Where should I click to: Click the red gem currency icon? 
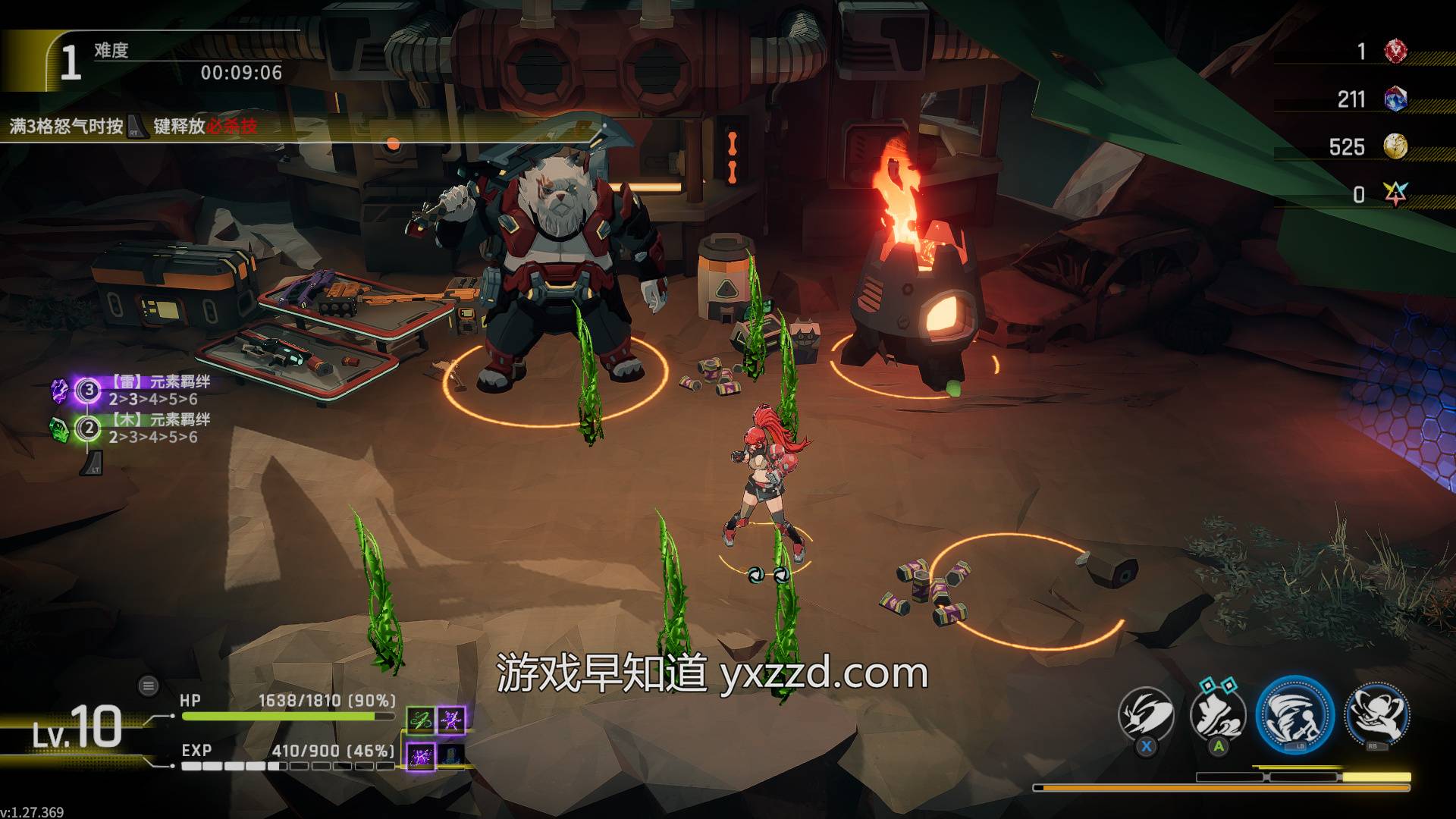pos(1395,52)
